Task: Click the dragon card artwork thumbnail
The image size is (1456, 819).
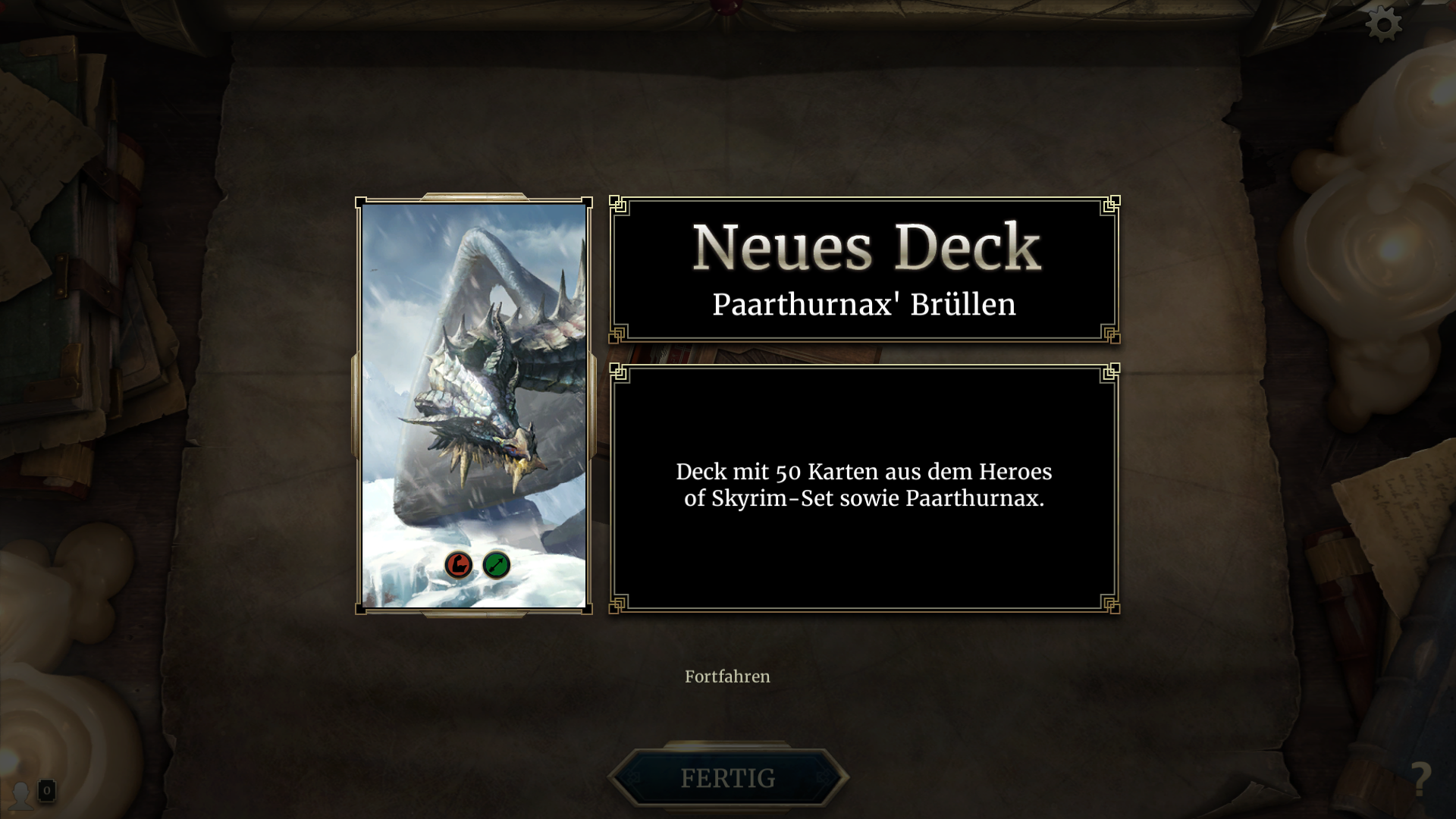Action: click(474, 379)
